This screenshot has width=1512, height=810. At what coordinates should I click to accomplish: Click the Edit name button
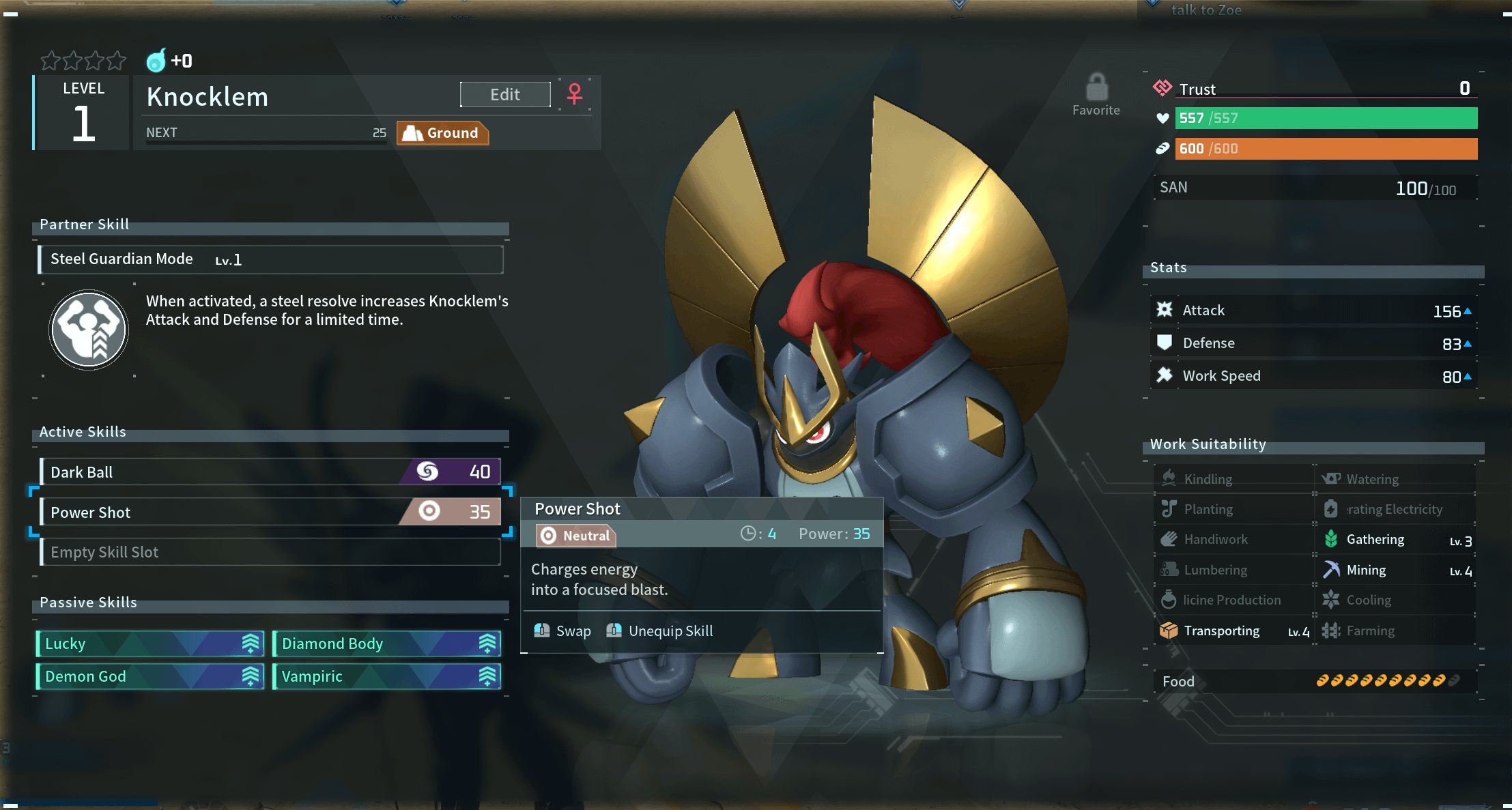pyautogui.click(x=505, y=95)
